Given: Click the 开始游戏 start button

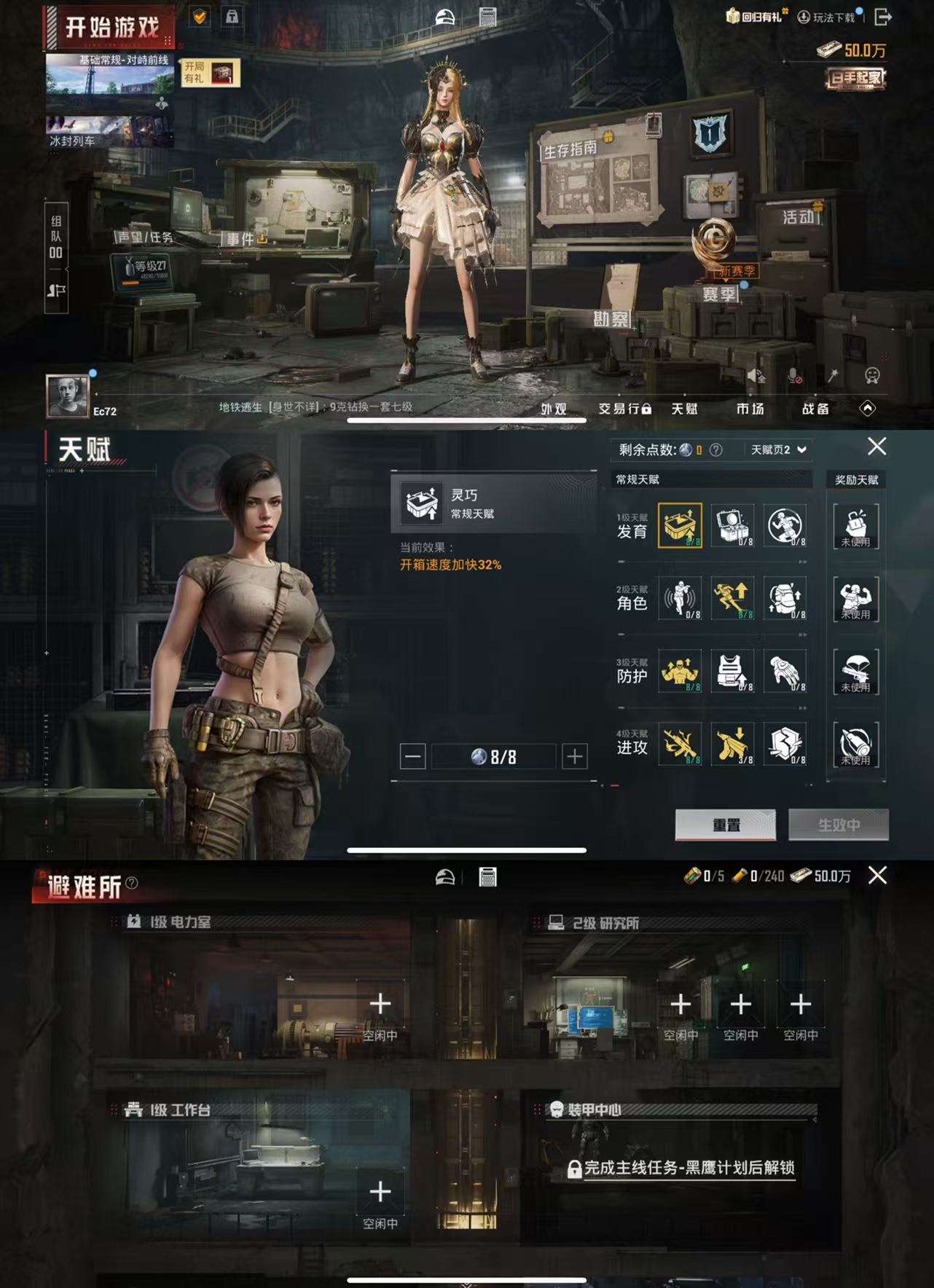Looking at the screenshot, I should point(111,24).
